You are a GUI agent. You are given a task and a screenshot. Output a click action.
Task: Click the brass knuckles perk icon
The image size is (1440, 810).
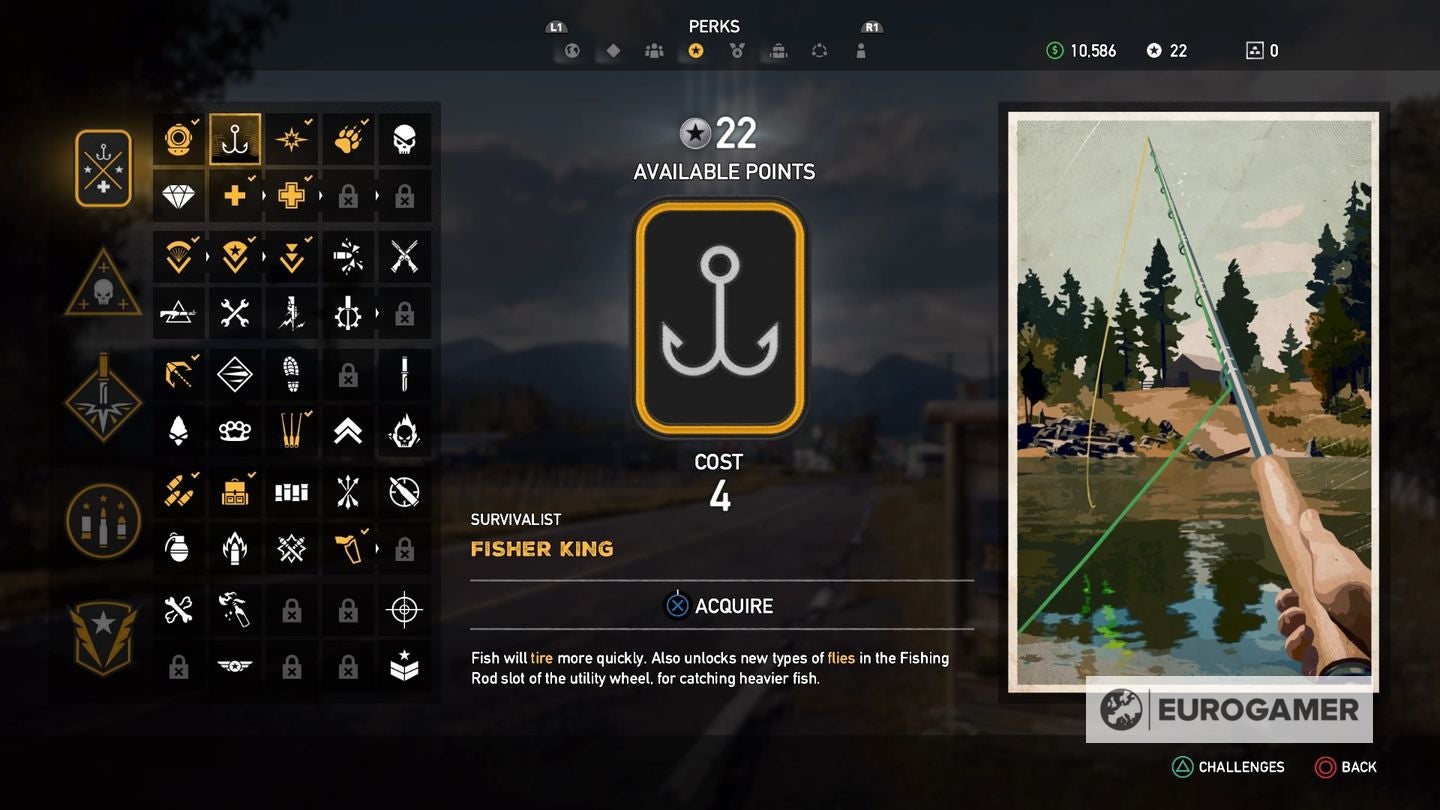(235, 431)
